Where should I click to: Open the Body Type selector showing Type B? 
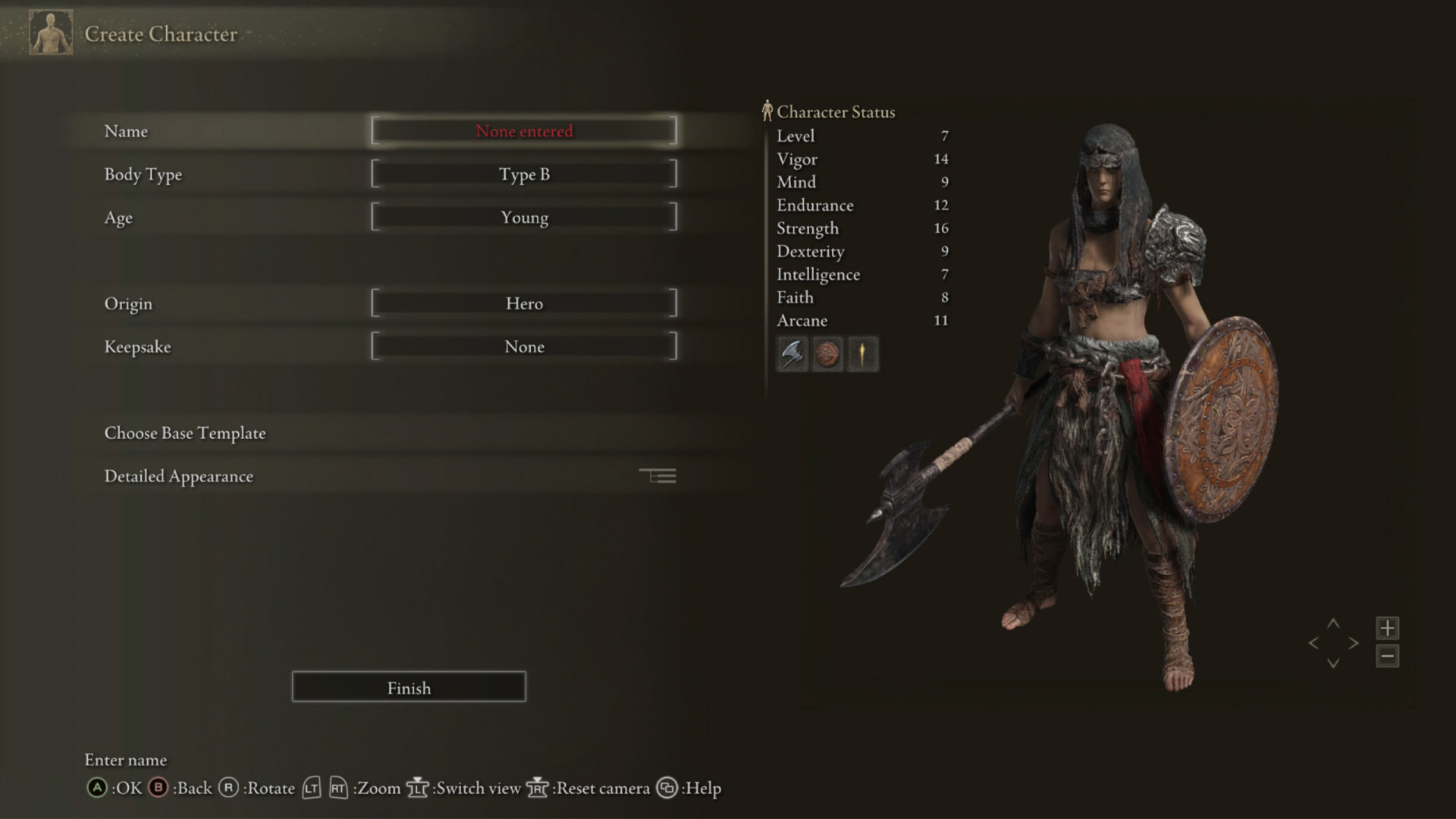pos(524,174)
